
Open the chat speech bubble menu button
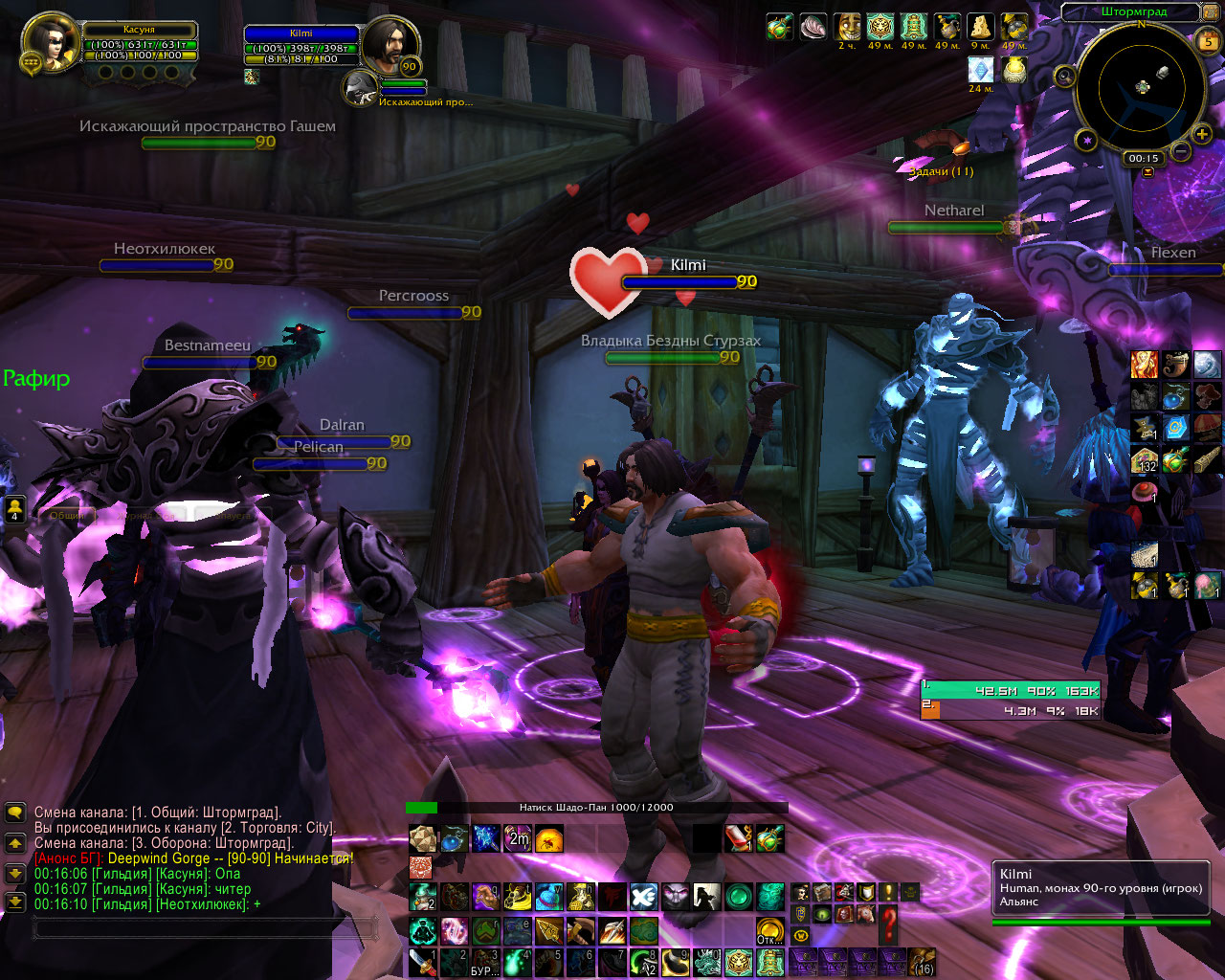14,813
